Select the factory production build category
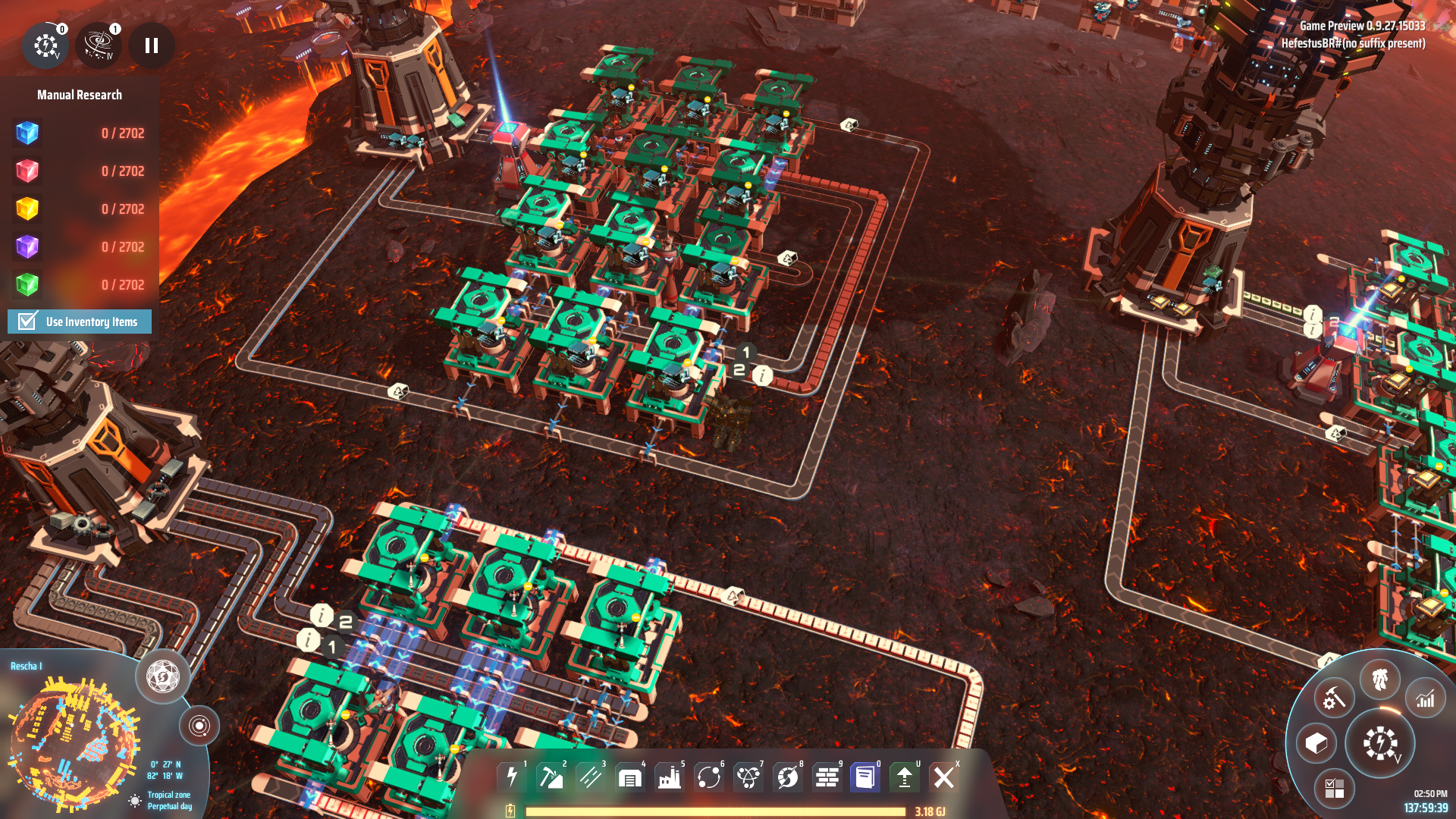Screen dimensions: 1456x819 pyautogui.click(x=670, y=777)
